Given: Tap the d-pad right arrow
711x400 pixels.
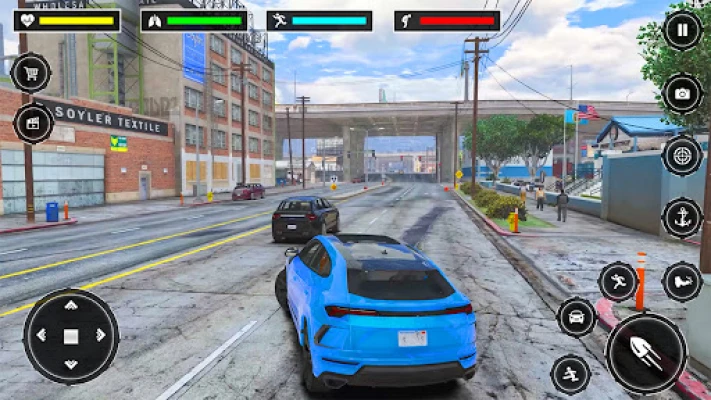Looking at the screenshot, I should point(101,337).
